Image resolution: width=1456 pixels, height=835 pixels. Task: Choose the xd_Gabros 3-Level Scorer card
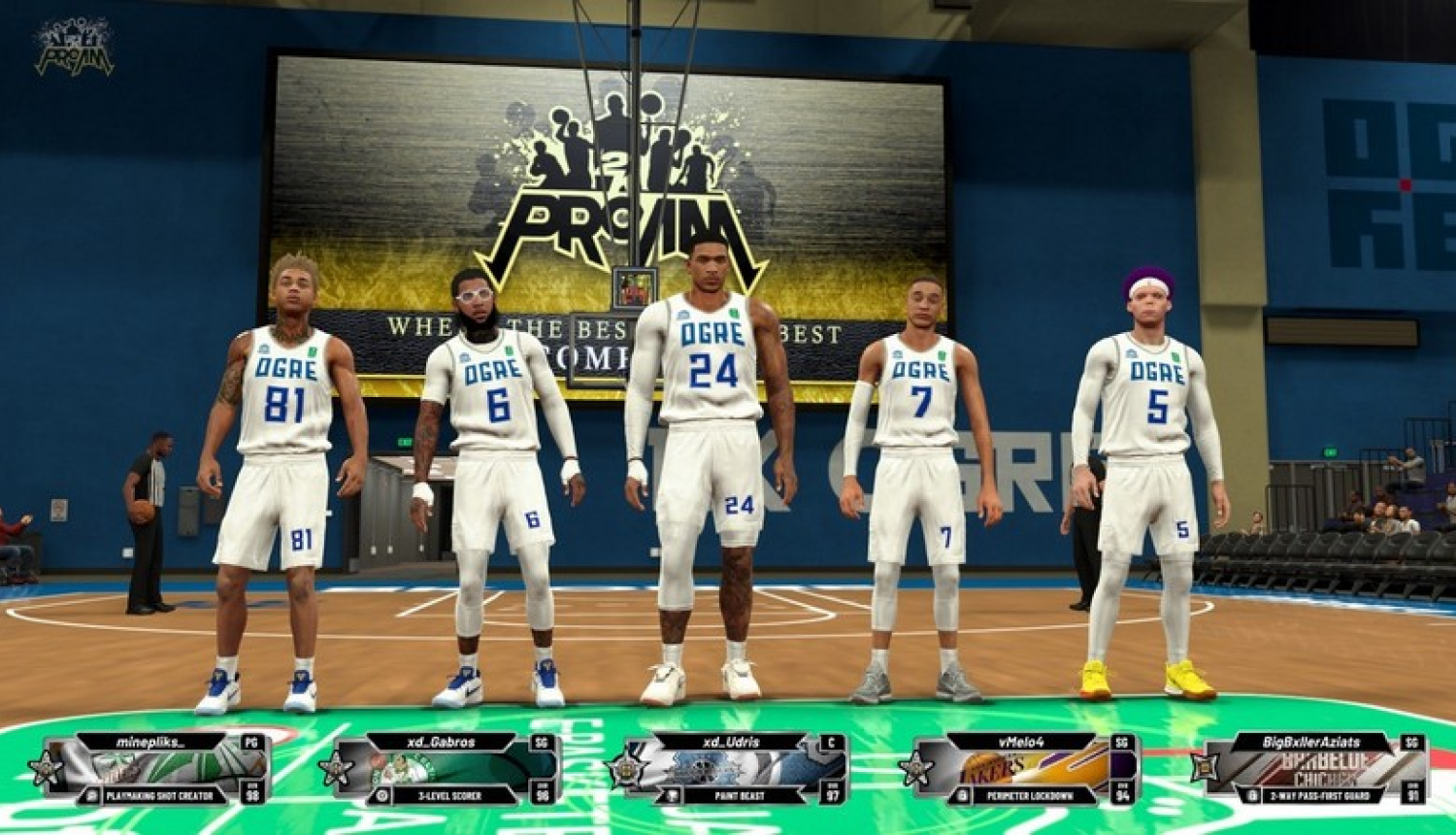click(x=444, y=769)
